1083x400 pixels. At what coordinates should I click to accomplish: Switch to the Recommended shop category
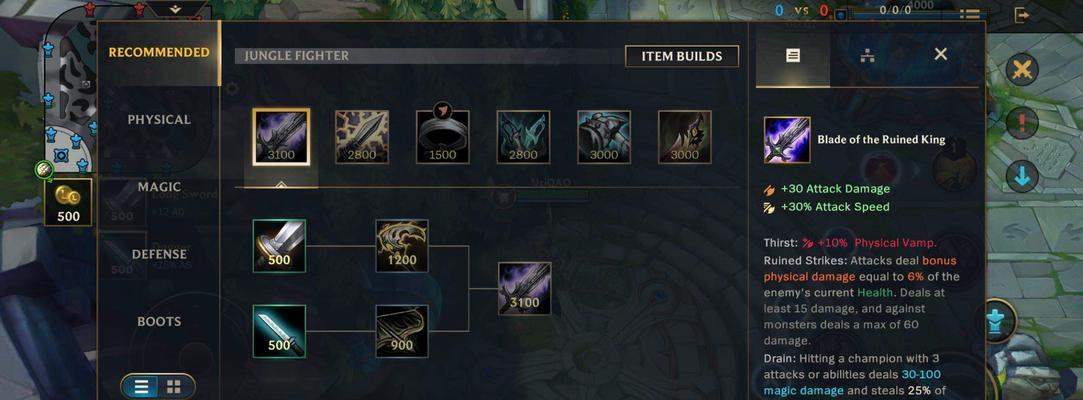coord(159,53)
